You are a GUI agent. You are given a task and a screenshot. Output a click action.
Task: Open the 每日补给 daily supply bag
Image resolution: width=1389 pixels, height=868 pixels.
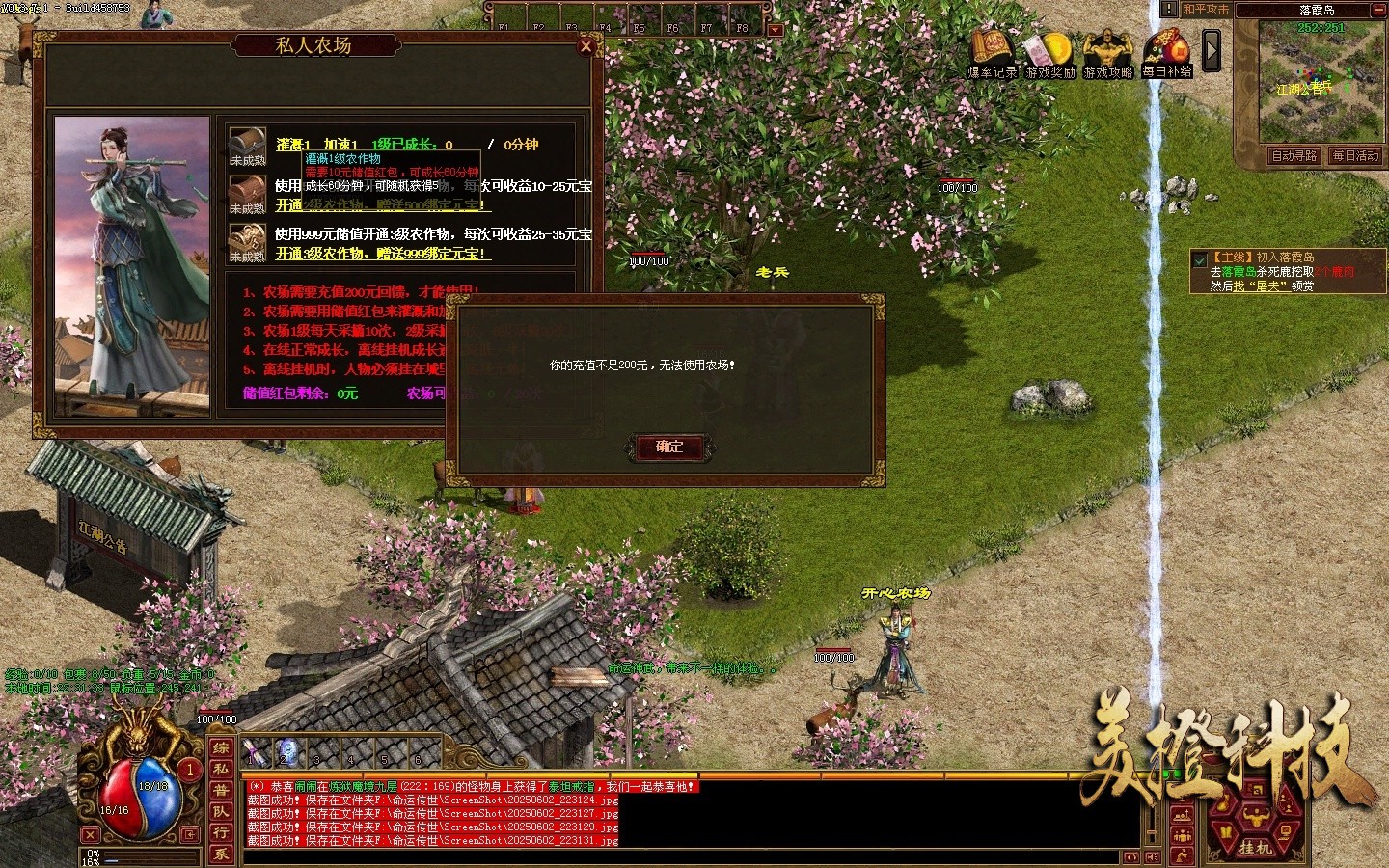point(1166,53)
